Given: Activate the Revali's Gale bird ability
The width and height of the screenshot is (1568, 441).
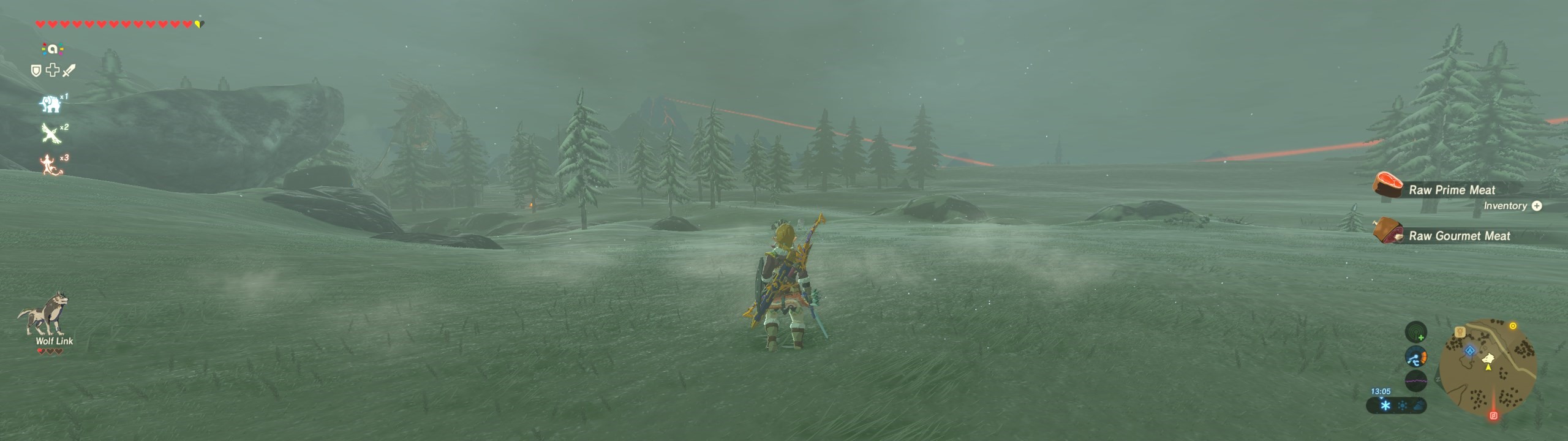Looking at the screenshot, I should point(51,132).
